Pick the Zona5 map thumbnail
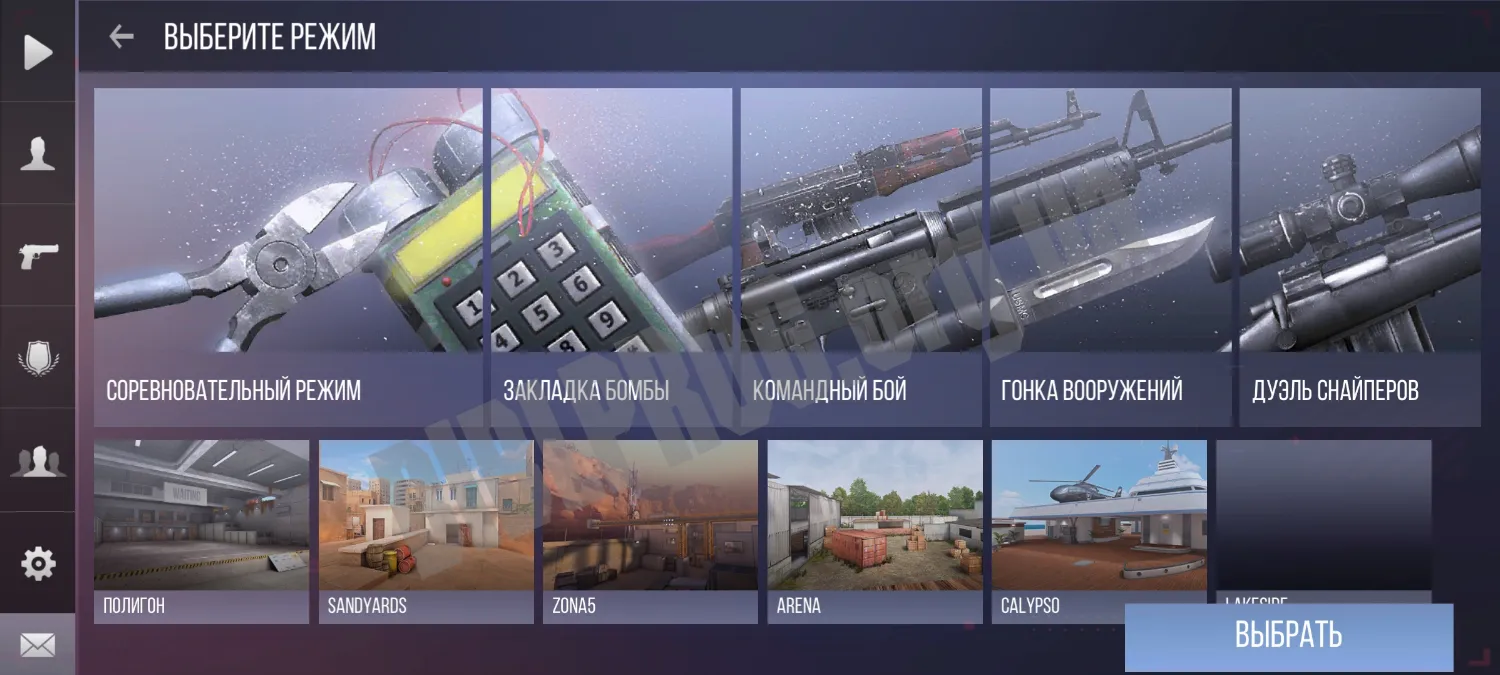 (650, 531)
